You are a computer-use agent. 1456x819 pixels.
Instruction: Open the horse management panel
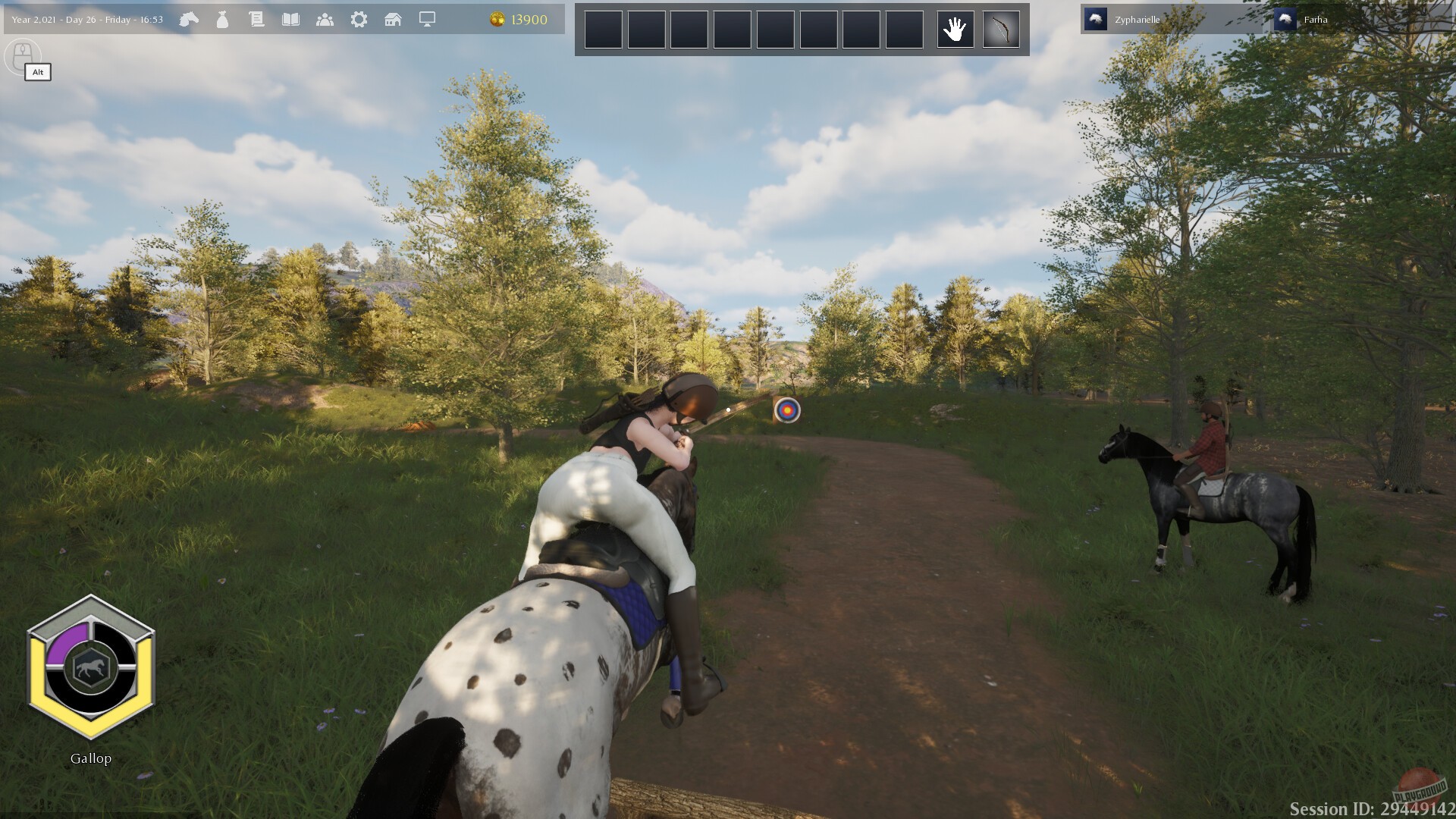tap(190, 20)
